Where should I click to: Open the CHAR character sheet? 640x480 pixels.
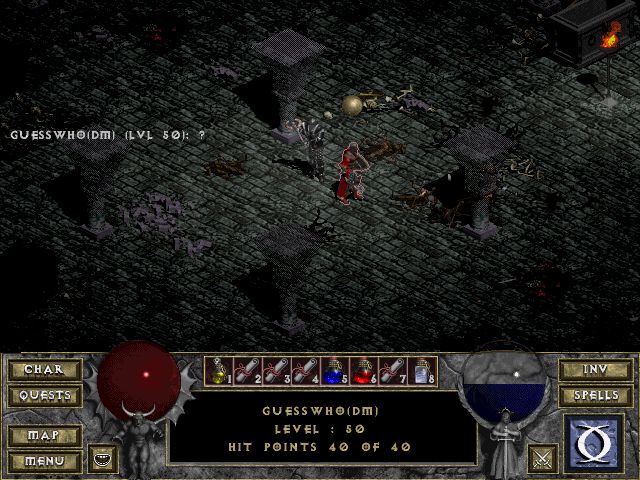click(44, 370)
